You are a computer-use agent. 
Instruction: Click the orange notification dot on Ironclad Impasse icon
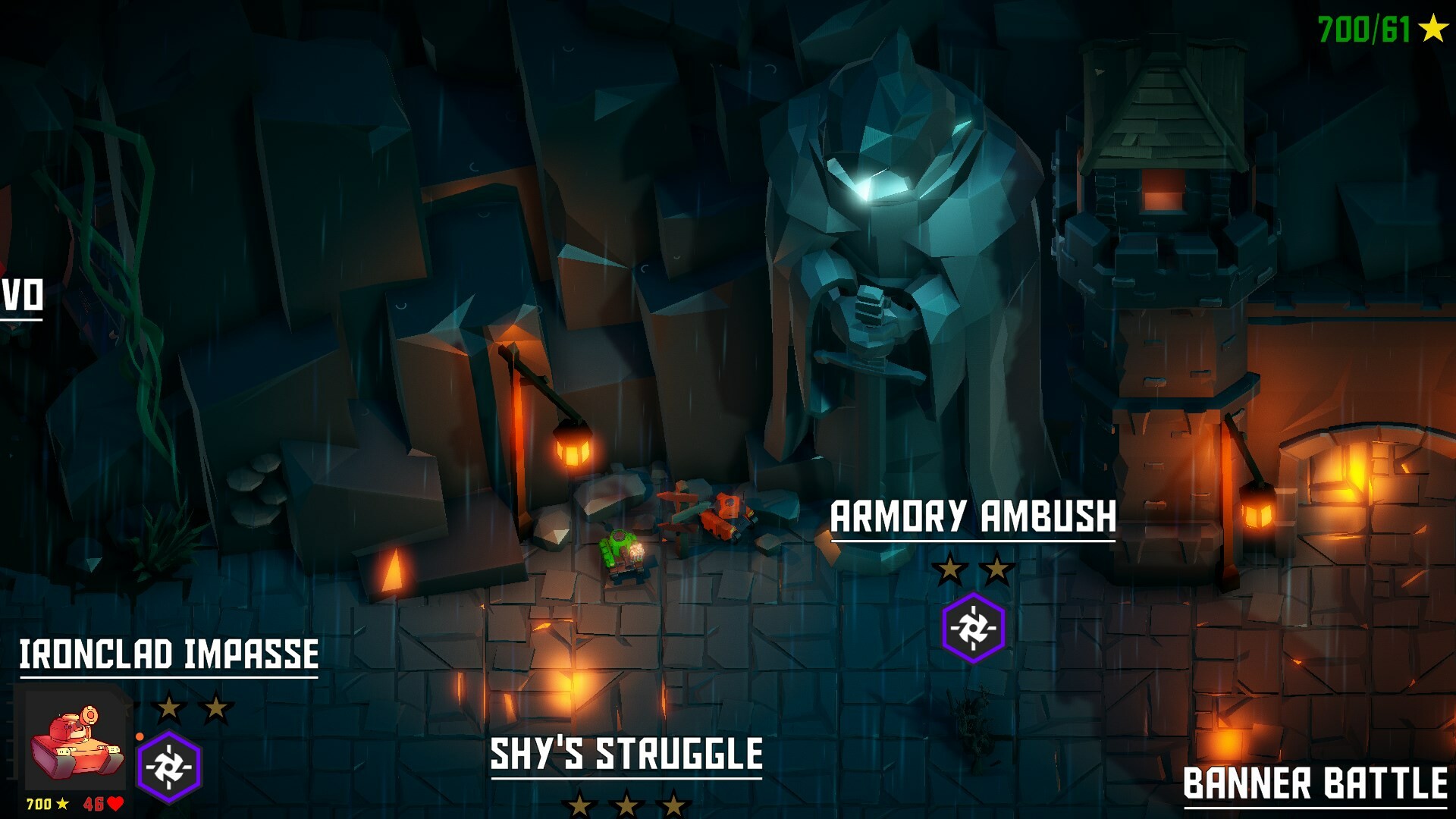(140, 737)
